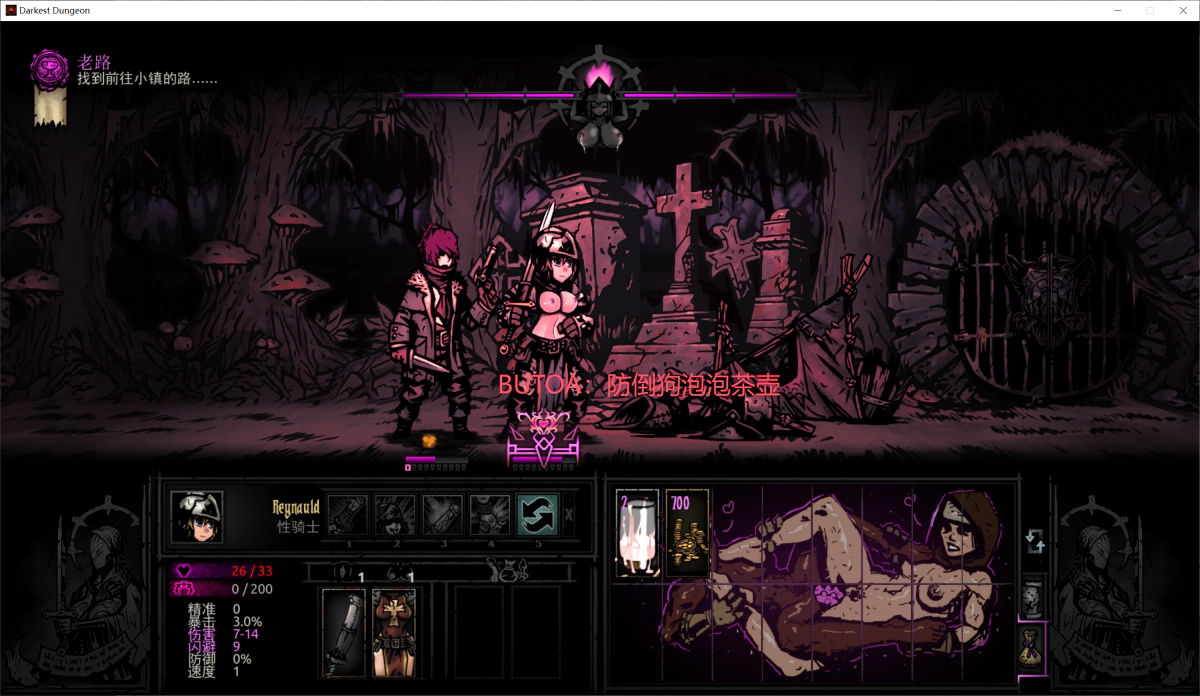
Task: Select the equipped weapon slot
Action: click(x=343, y=631)
